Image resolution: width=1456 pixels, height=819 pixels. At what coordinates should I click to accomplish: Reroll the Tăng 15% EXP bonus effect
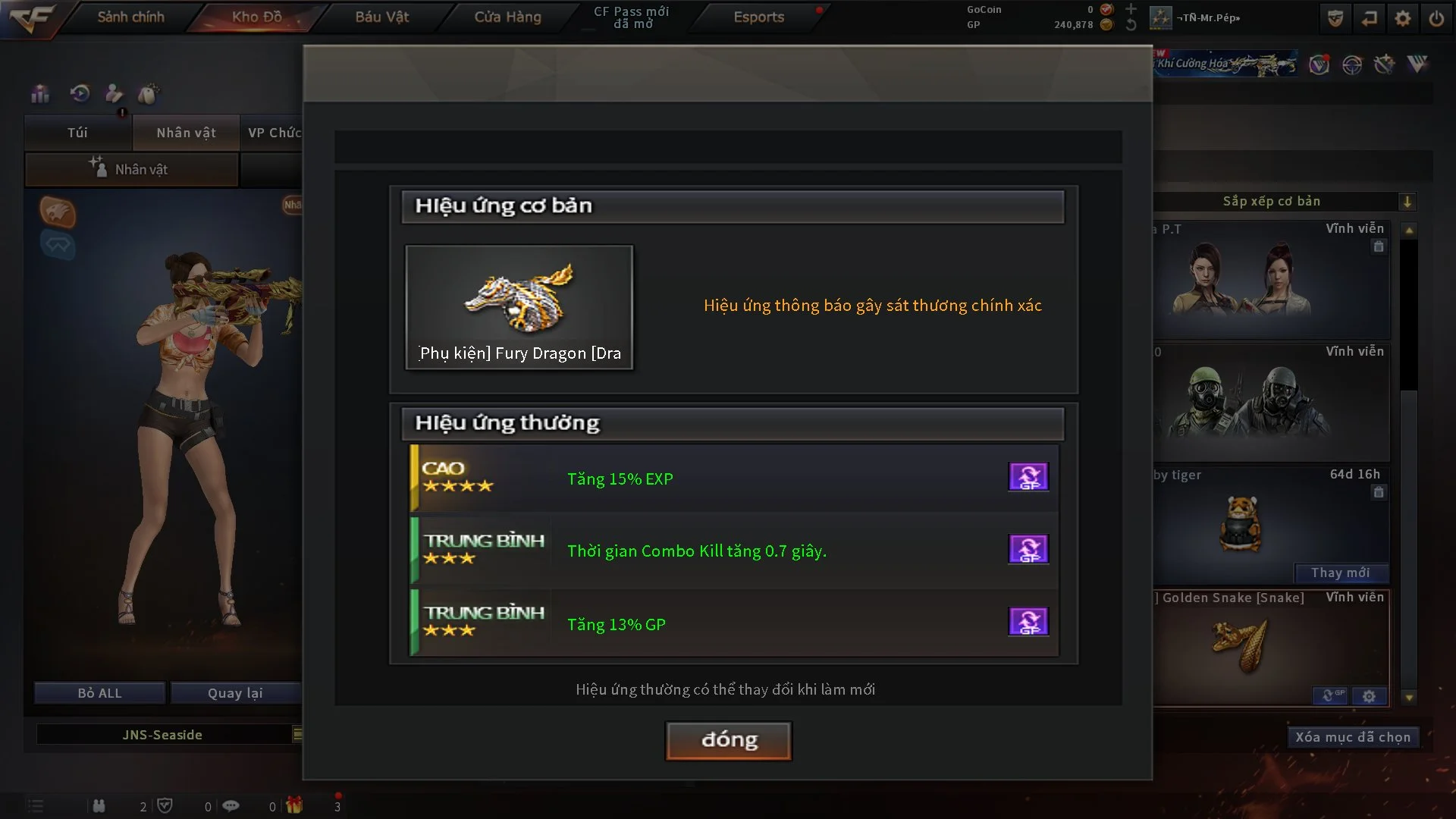tap(1028, 477)
